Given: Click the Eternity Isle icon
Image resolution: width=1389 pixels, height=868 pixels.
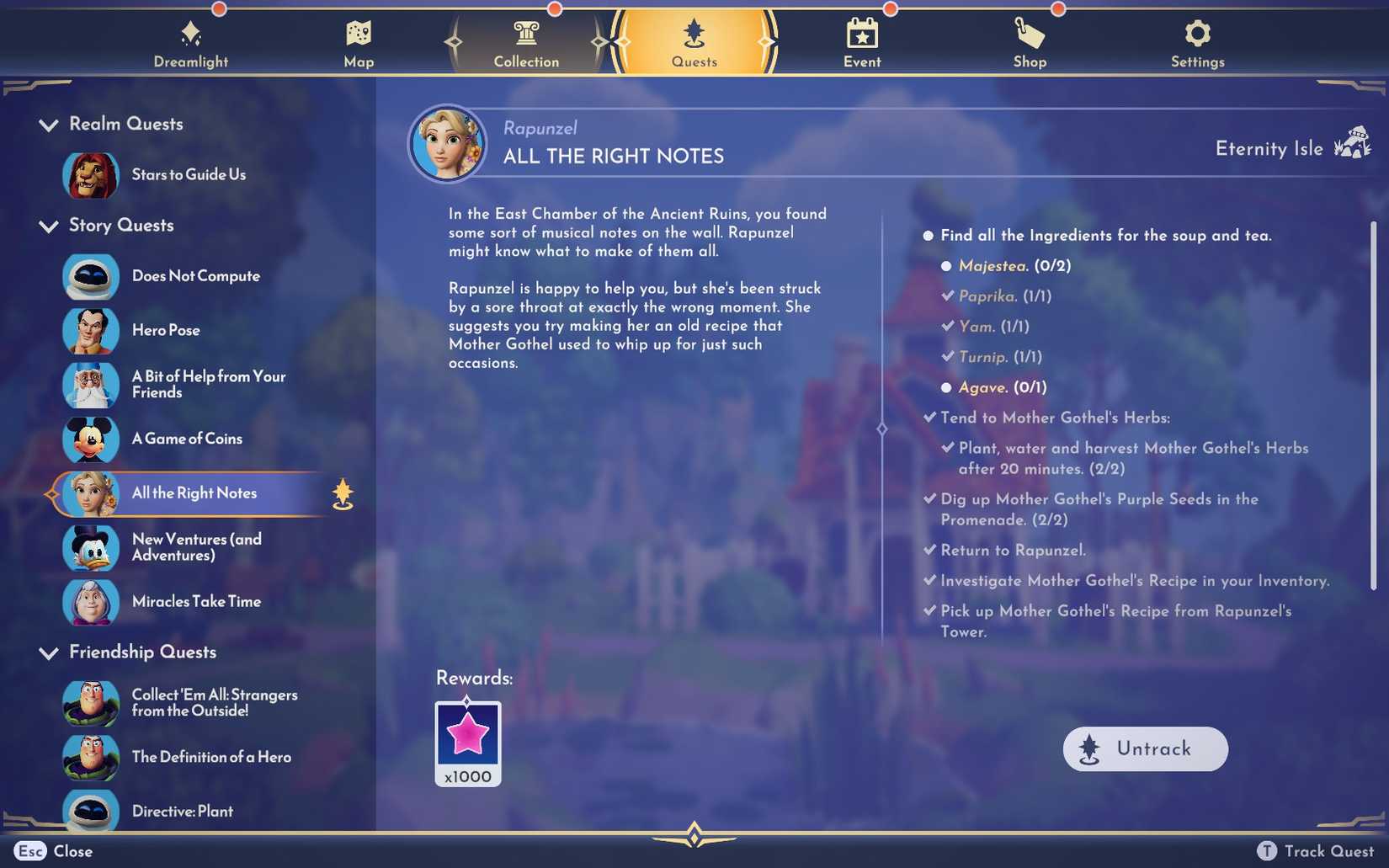Looking at the screenshot, I should point(1354,143).
